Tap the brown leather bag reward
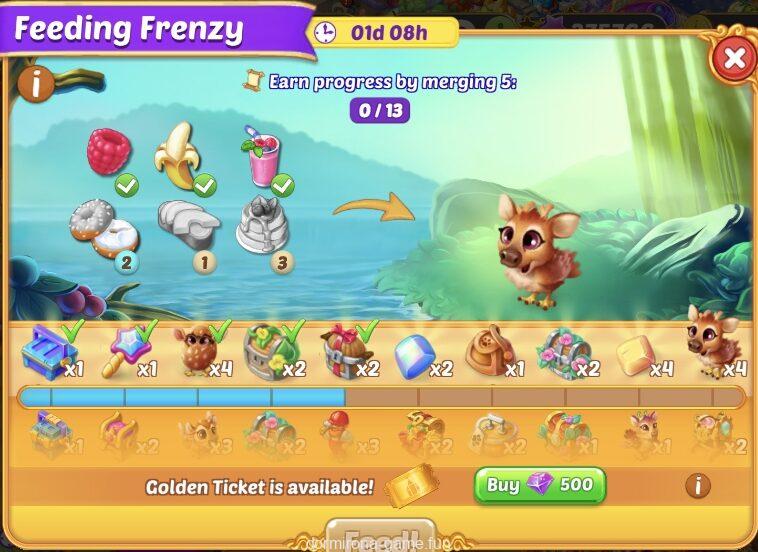This screenshot has height=552, width=758. [487, 352]
